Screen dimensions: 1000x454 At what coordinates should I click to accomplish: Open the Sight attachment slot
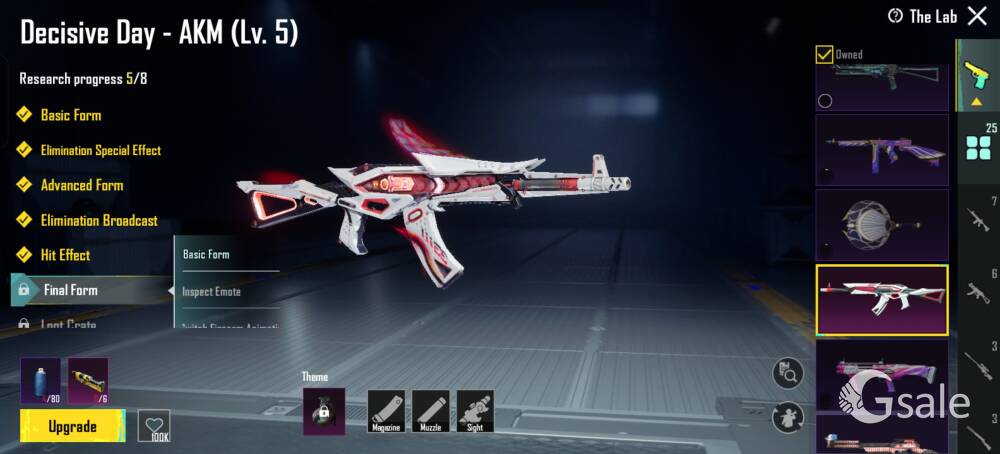click(x=475, y=411)
